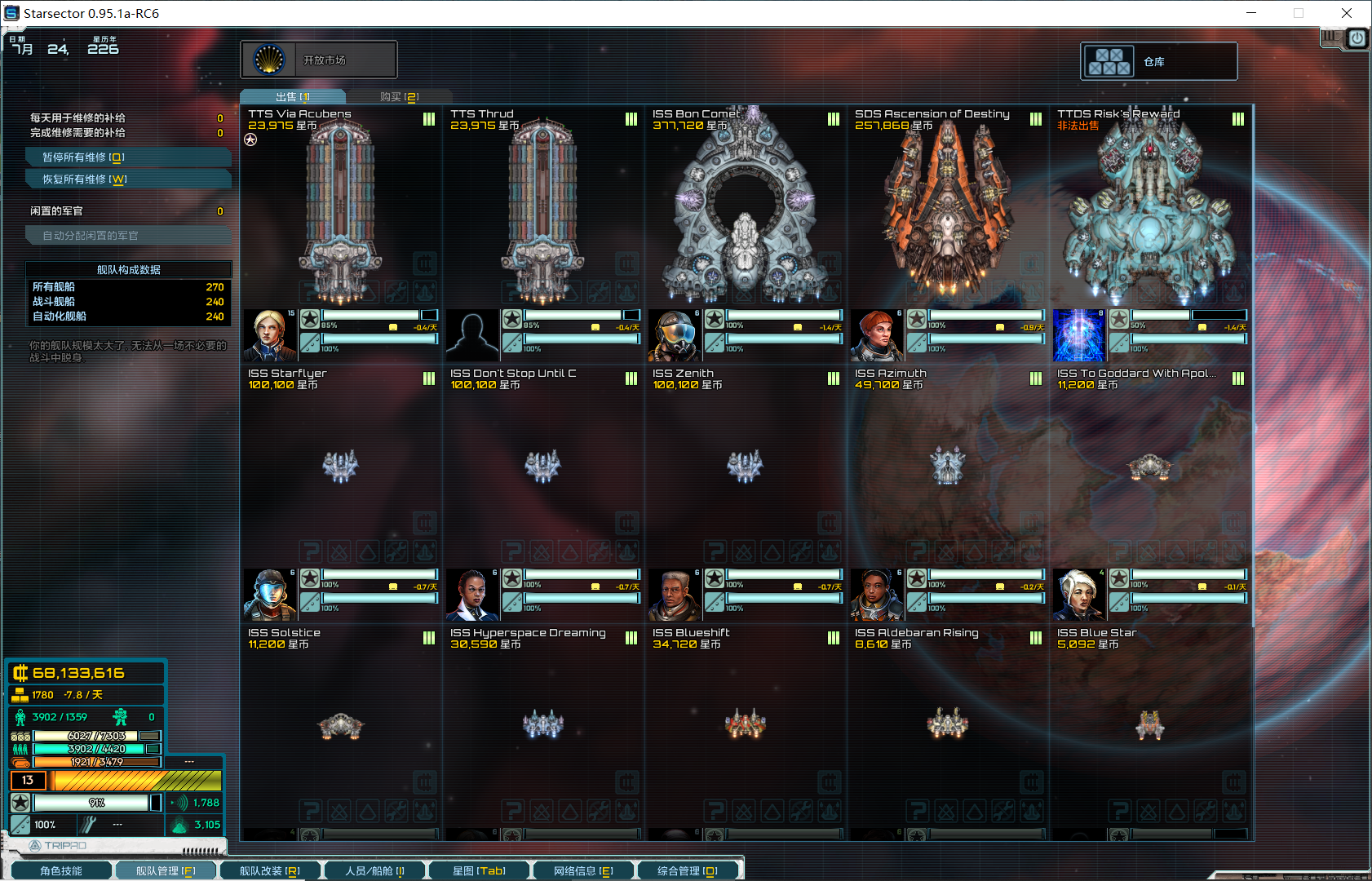Viewport: 1372px width, 881px height.
Task: Click the TTDS Risk's Reward officer portrait
Action: tap(1079, 335)
